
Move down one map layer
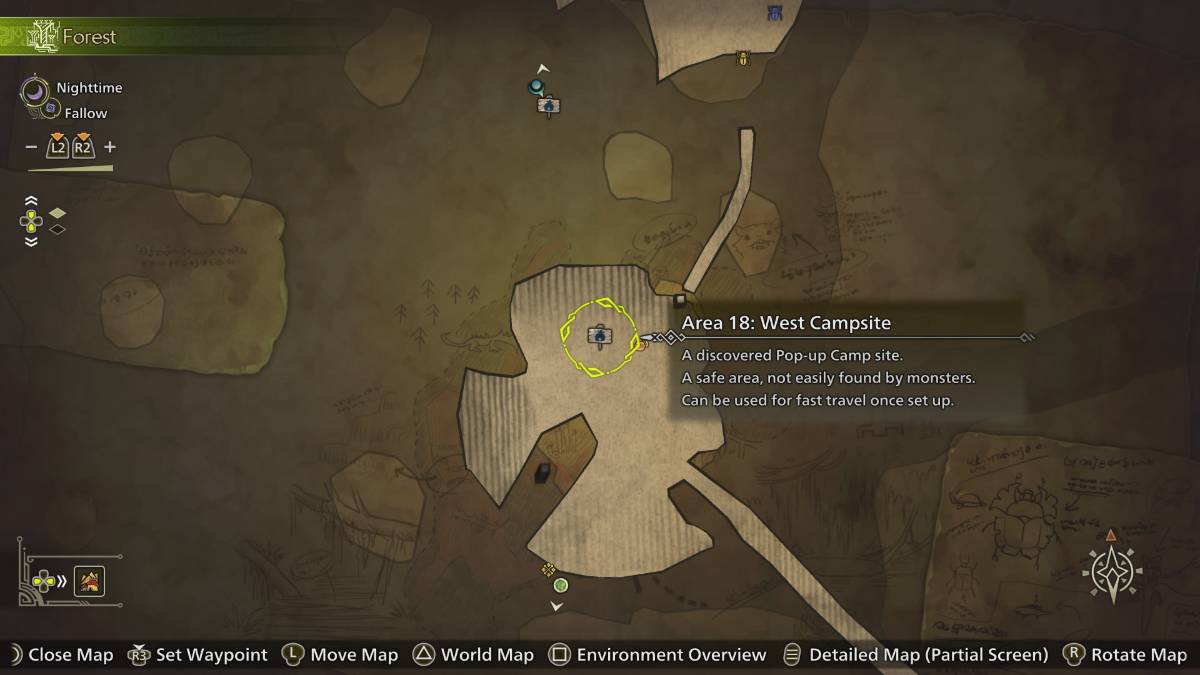click(x=31, y=241)
